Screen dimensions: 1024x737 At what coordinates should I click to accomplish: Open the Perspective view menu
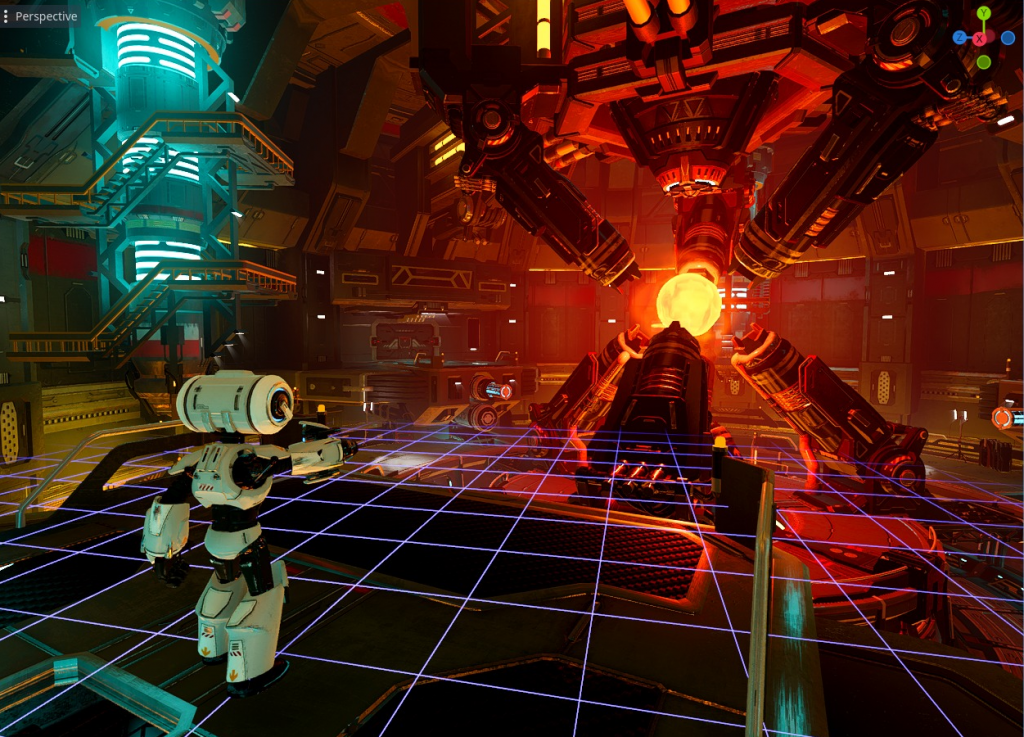point(41,16)
